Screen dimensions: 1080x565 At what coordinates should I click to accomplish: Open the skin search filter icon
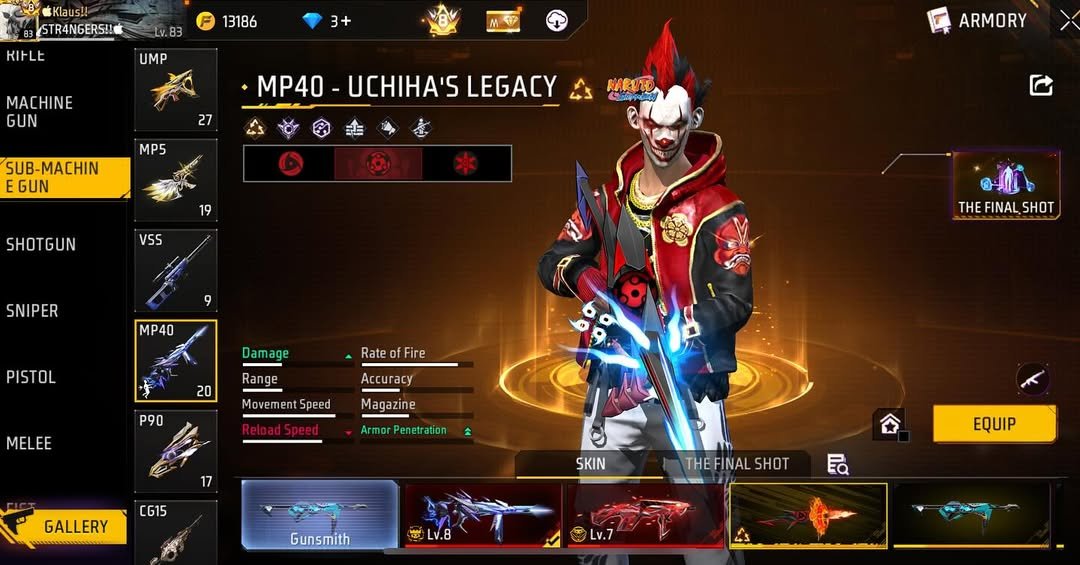pyautogui.click(x=838, y=464)
